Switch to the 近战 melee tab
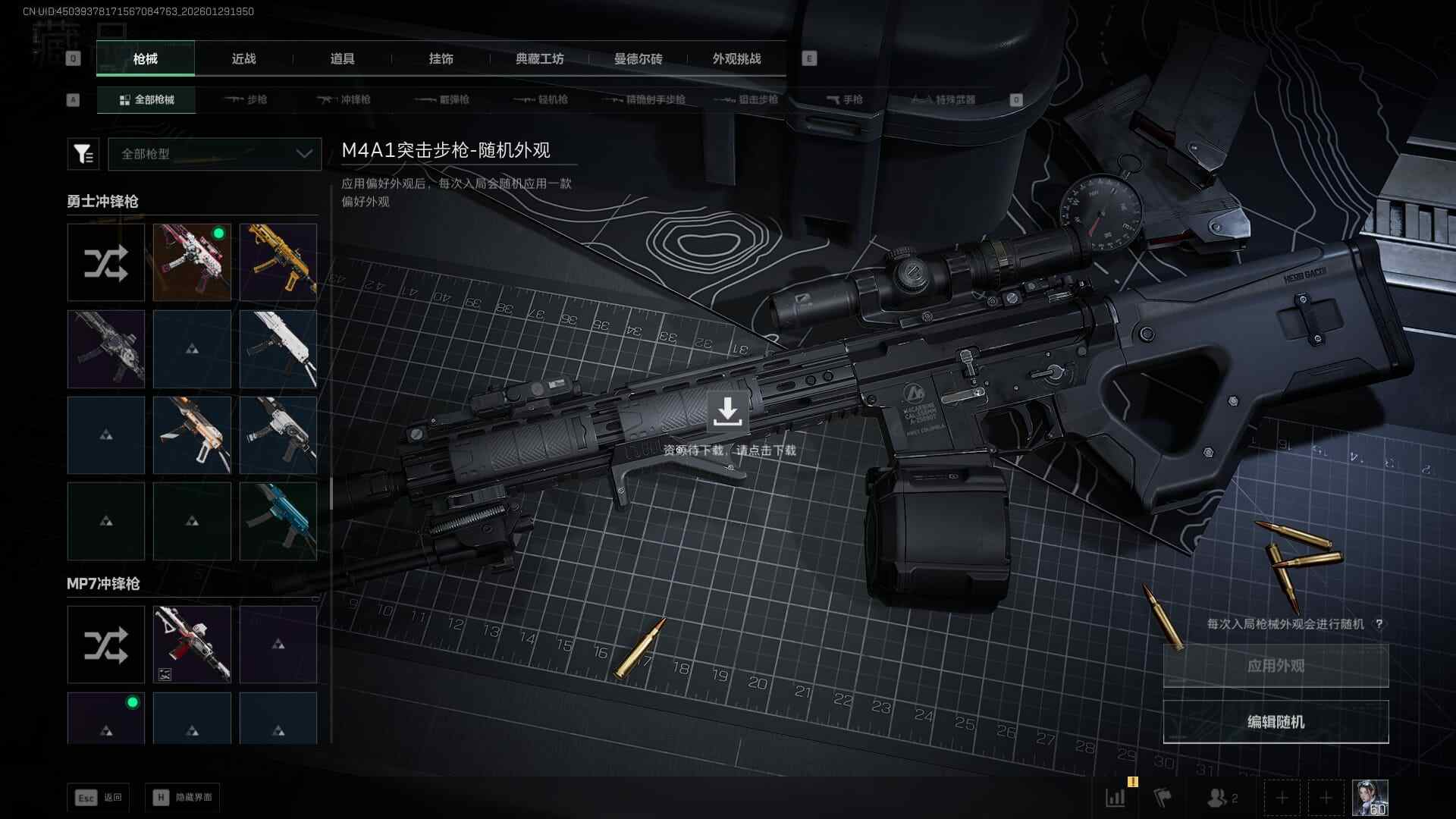The image size is (1456, 819). tap(243, 58)
